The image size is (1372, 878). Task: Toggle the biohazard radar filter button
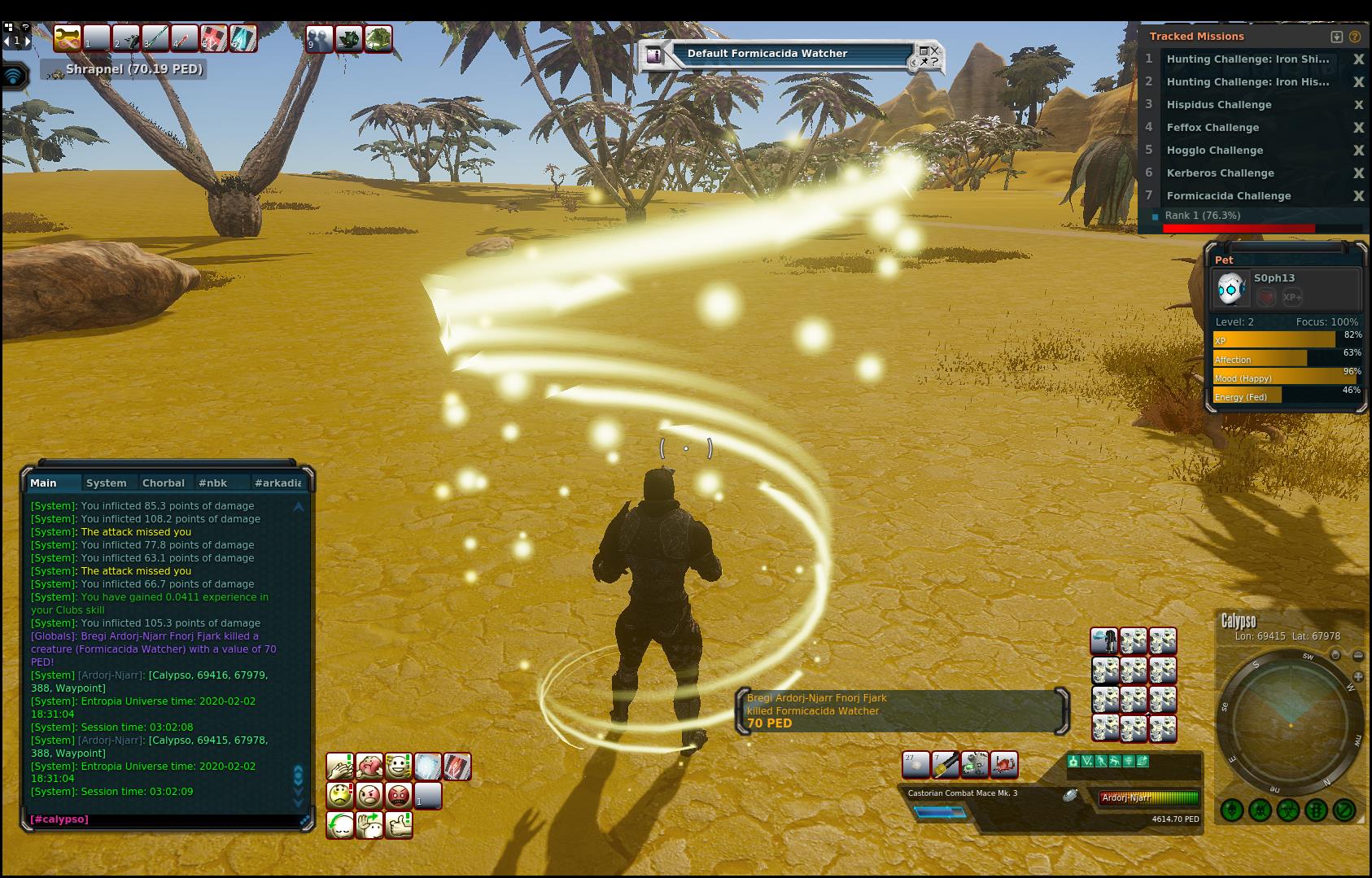pos(1287,810)
